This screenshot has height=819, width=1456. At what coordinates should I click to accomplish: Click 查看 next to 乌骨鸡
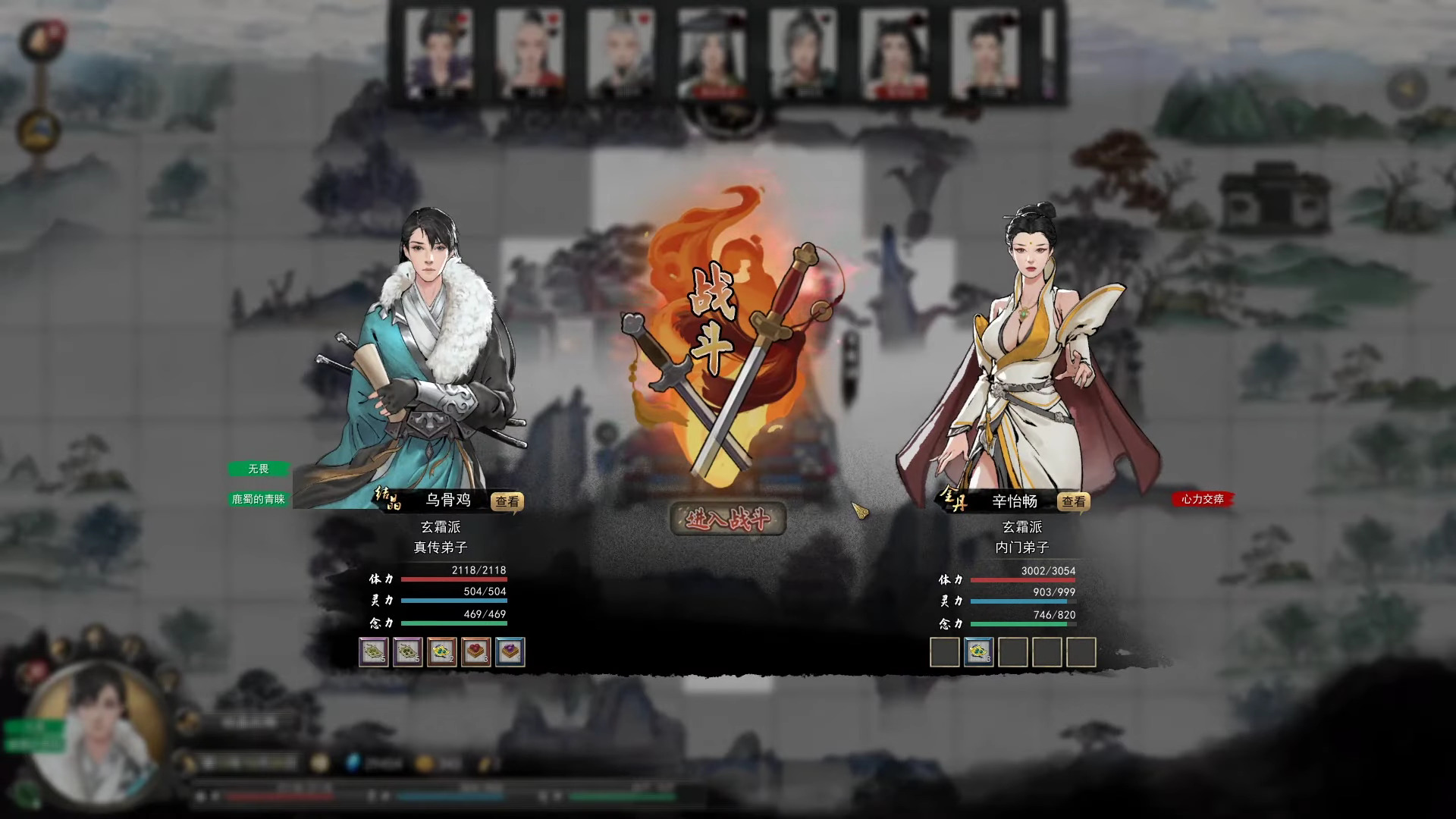[506, 502]
